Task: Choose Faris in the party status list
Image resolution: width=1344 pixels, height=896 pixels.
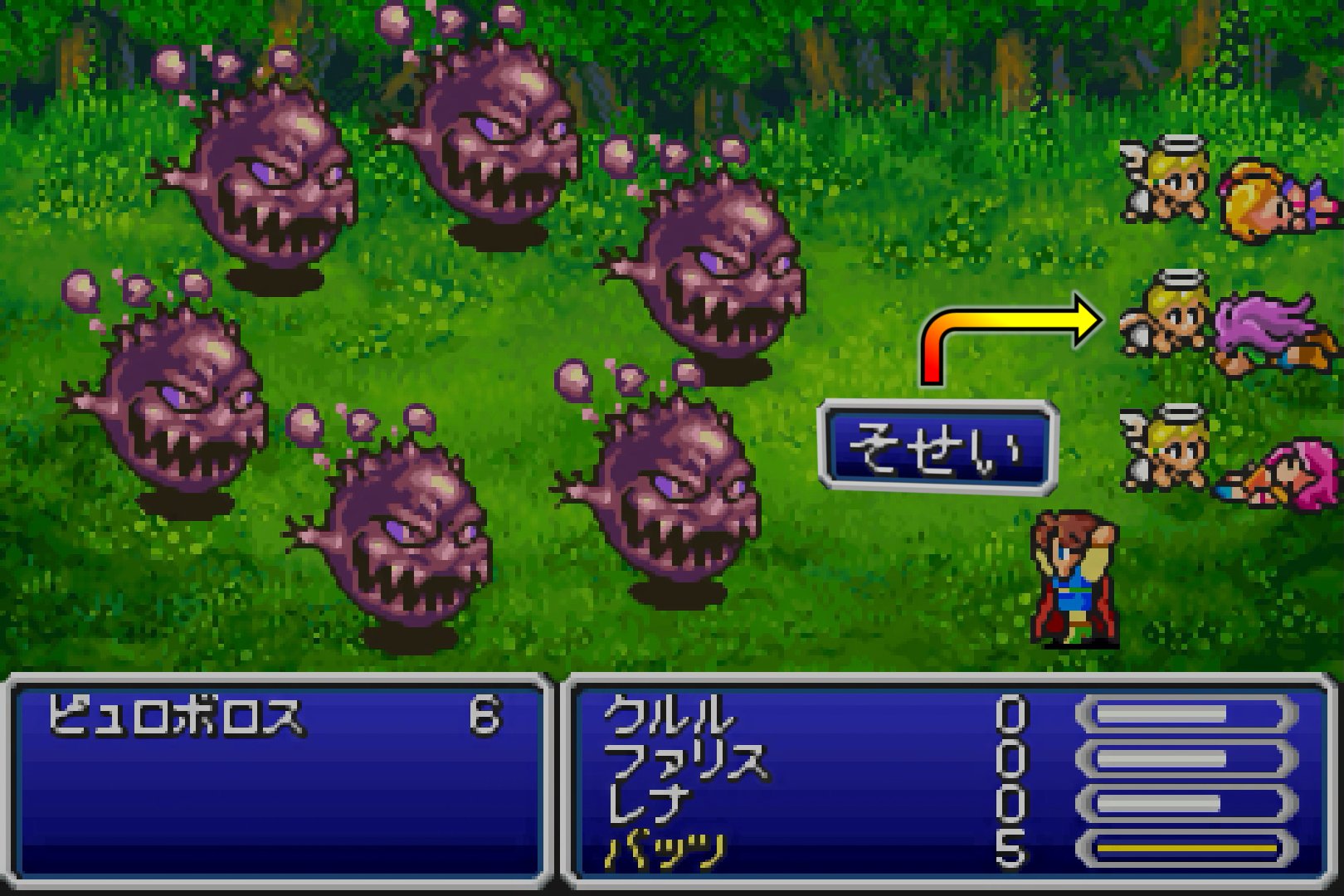Action: pos(685,760)
